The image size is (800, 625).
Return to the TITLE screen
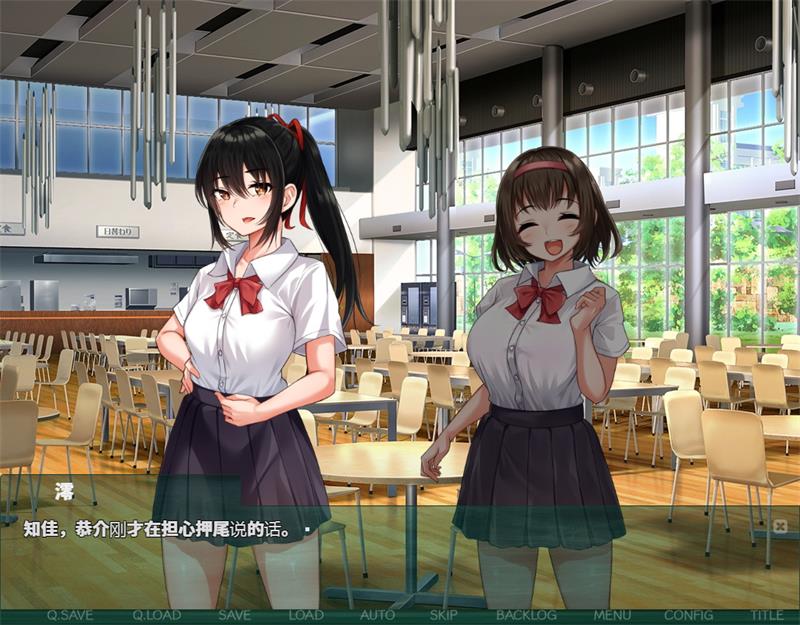click(x=768, y=615)
